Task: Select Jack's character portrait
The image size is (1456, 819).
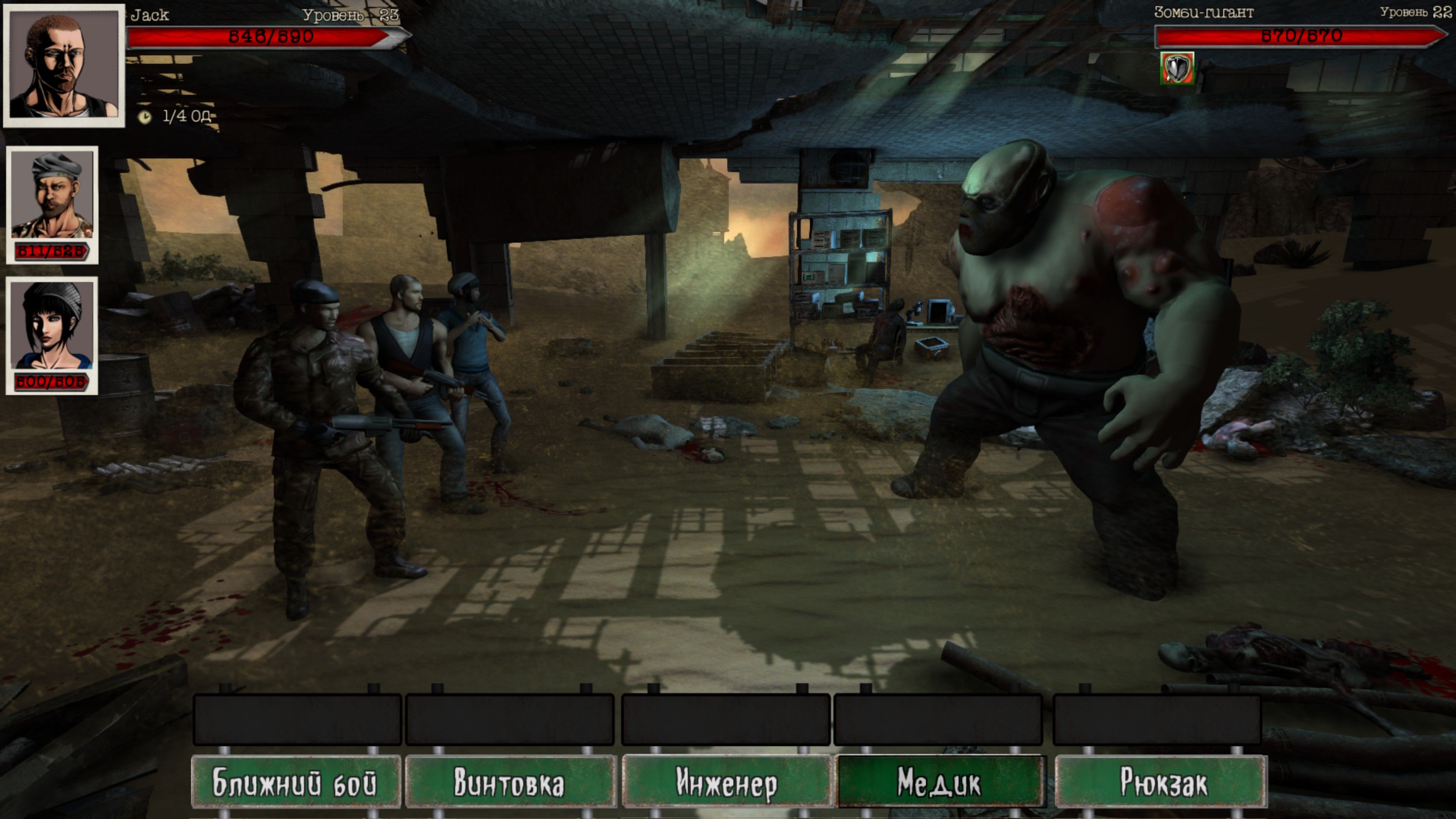Action: [x=64, y=65]
